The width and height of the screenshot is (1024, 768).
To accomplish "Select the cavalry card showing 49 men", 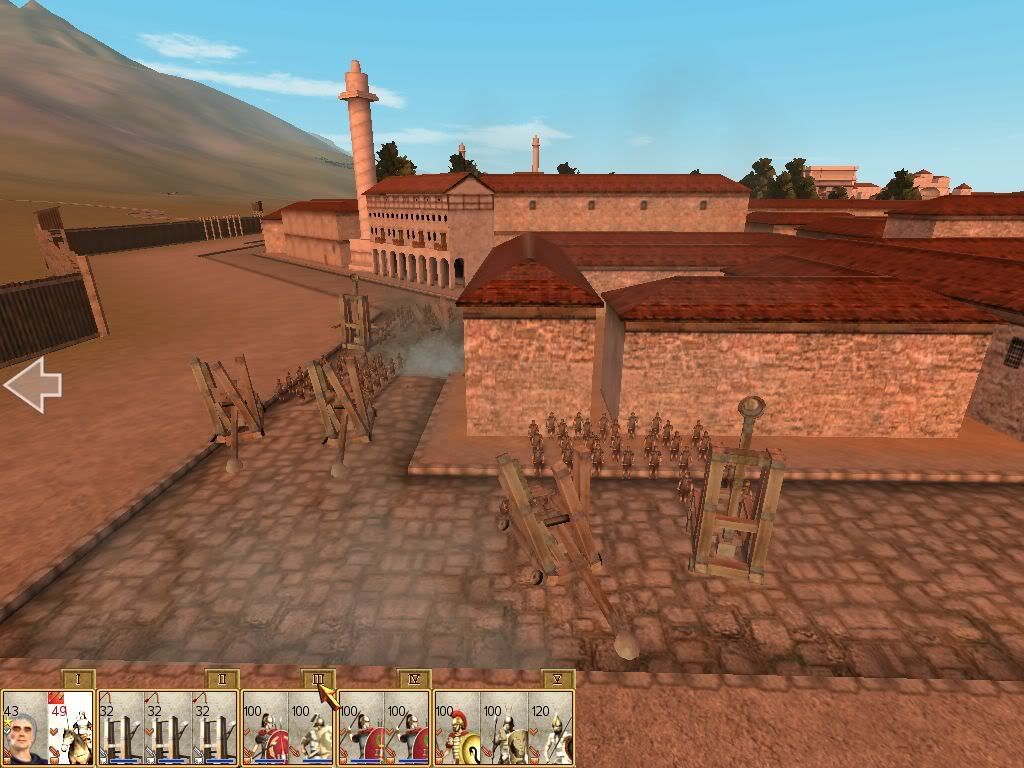I will coord(71,729).
